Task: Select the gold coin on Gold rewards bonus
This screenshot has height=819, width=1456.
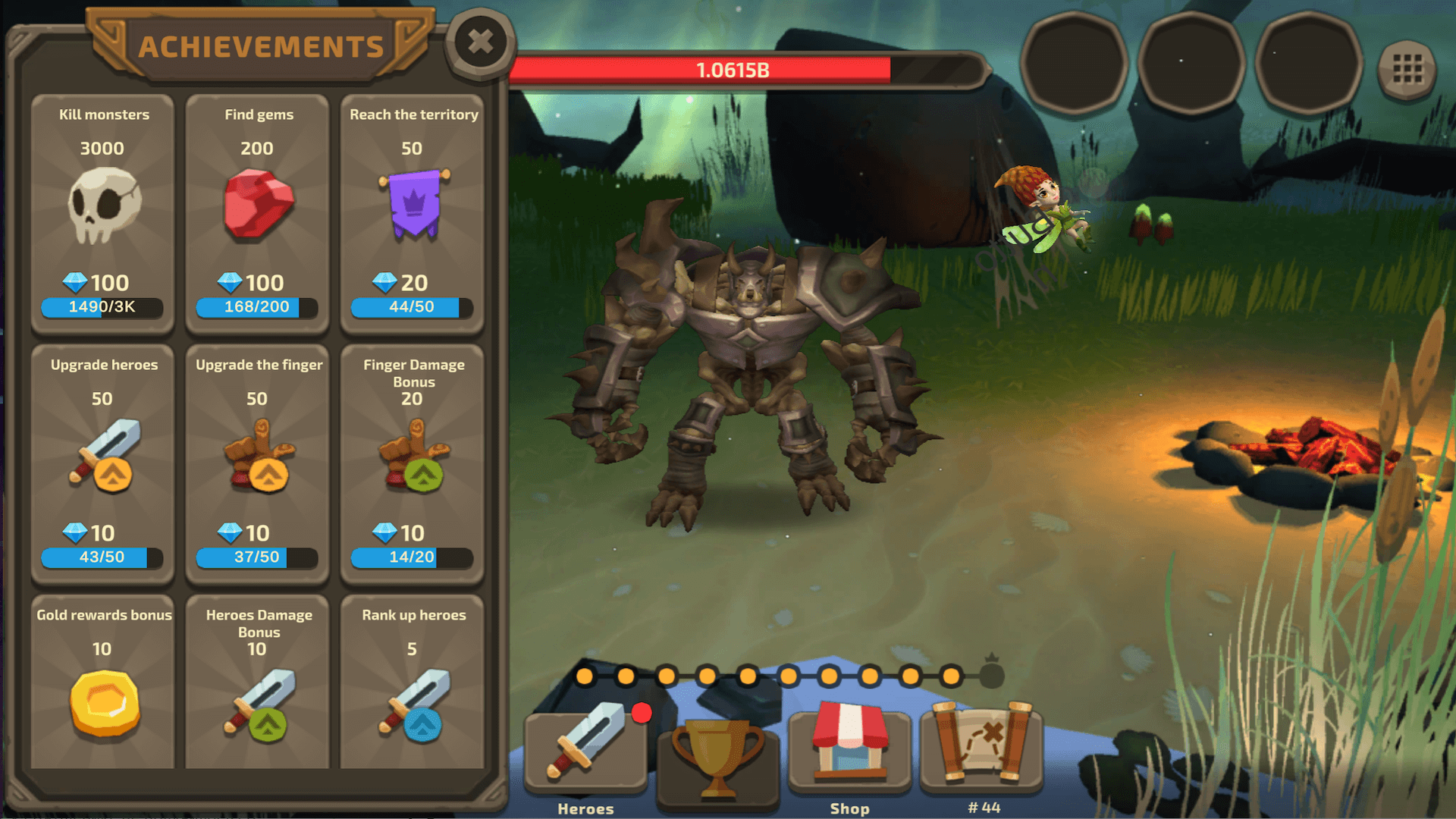Action: coord(103,705)
